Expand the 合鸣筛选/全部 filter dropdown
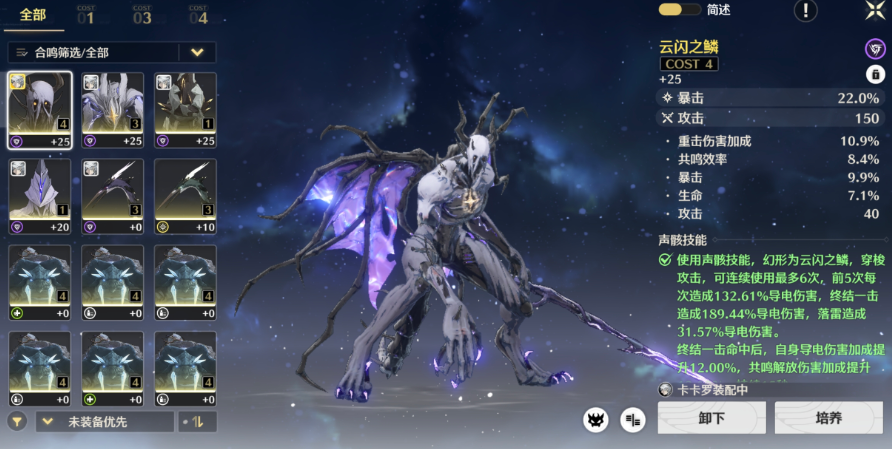 (197, 52)
